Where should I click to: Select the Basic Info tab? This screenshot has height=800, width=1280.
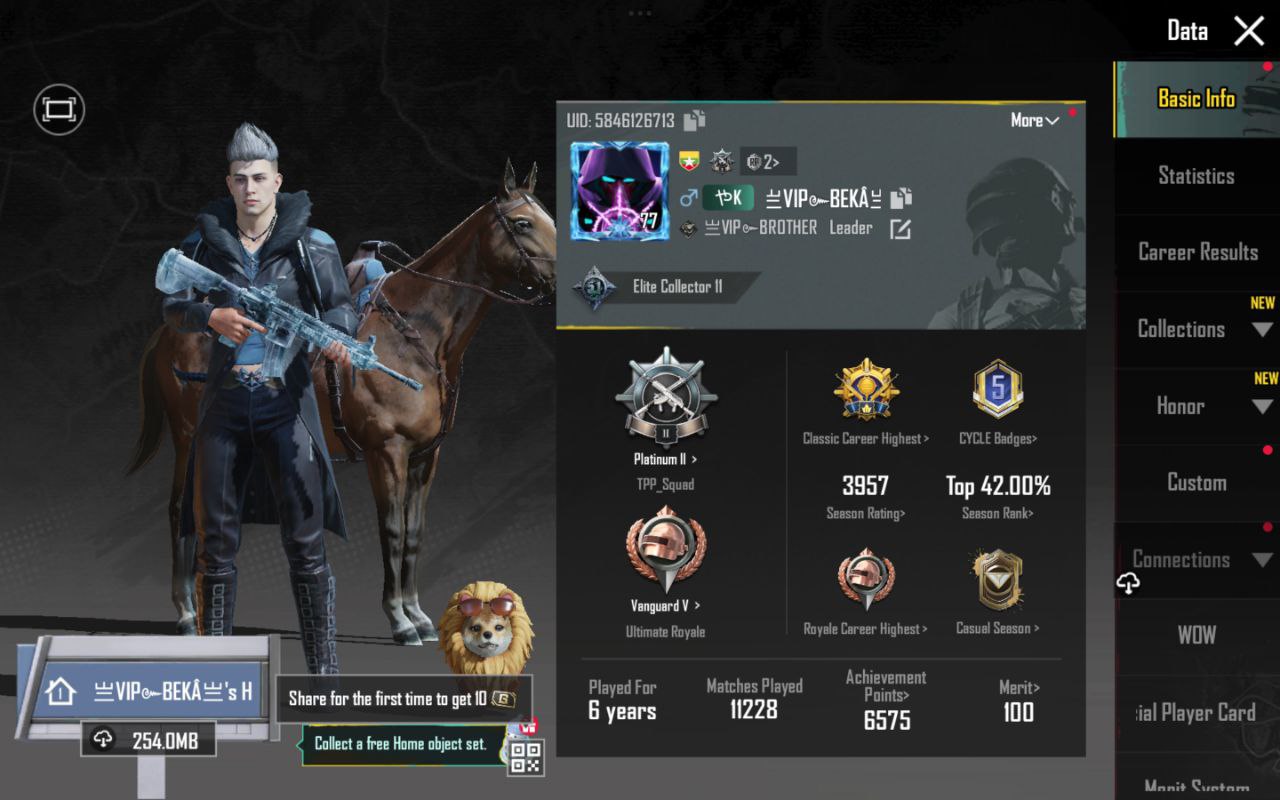tap(1196, 98)
